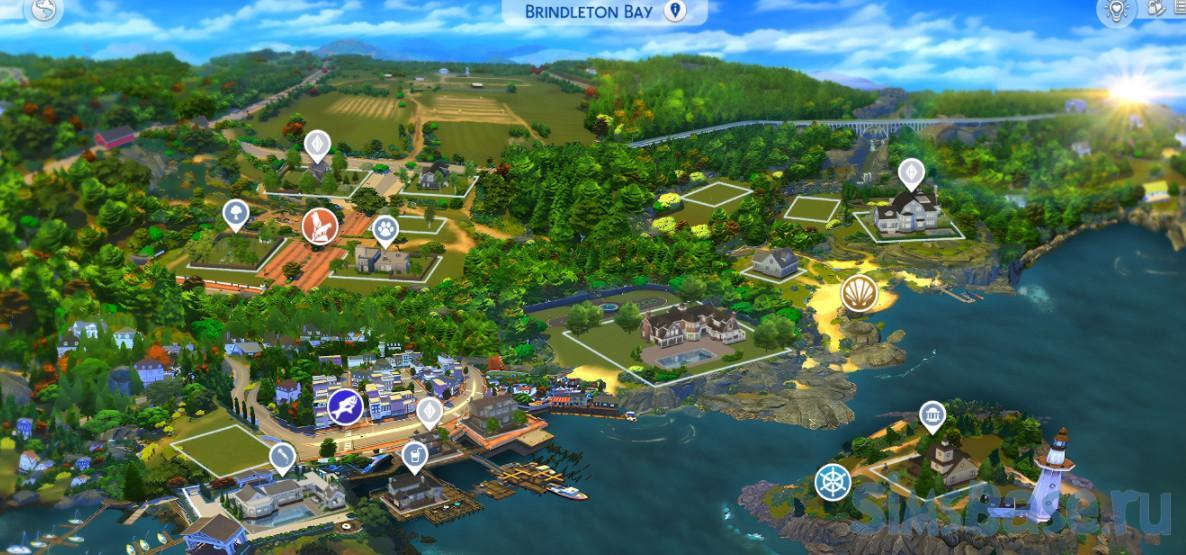Select the residential marker above the white mansion

tap(910, 172)
